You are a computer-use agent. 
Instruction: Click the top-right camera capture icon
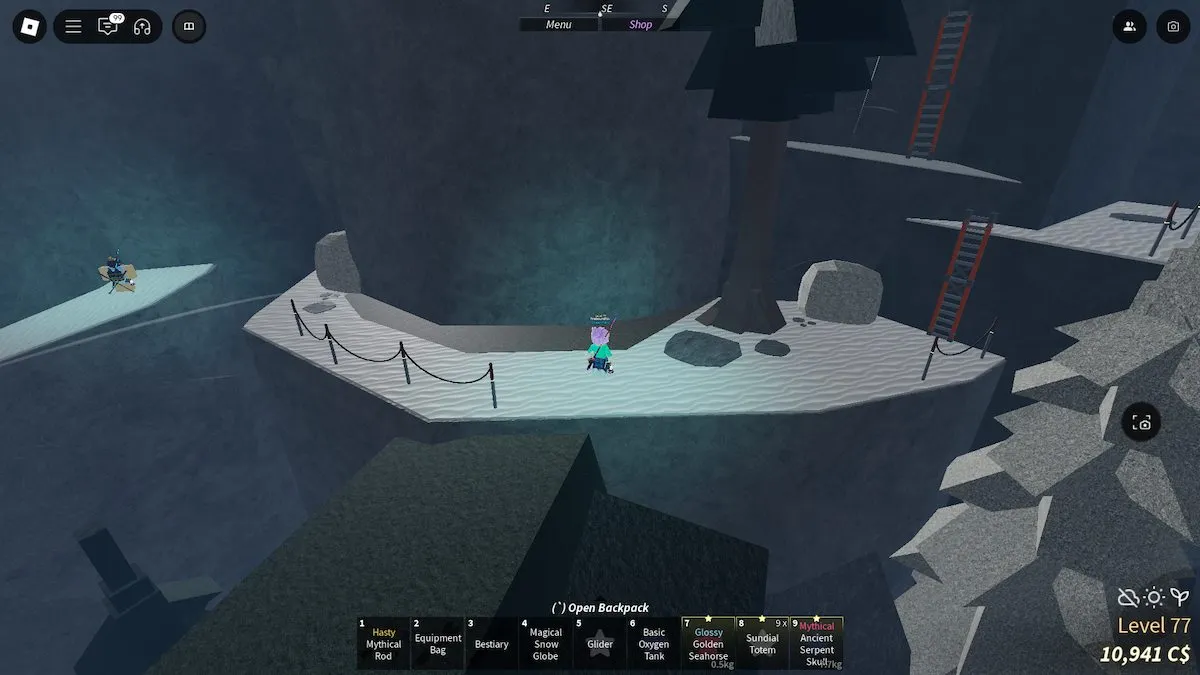tap(1173, 27)
